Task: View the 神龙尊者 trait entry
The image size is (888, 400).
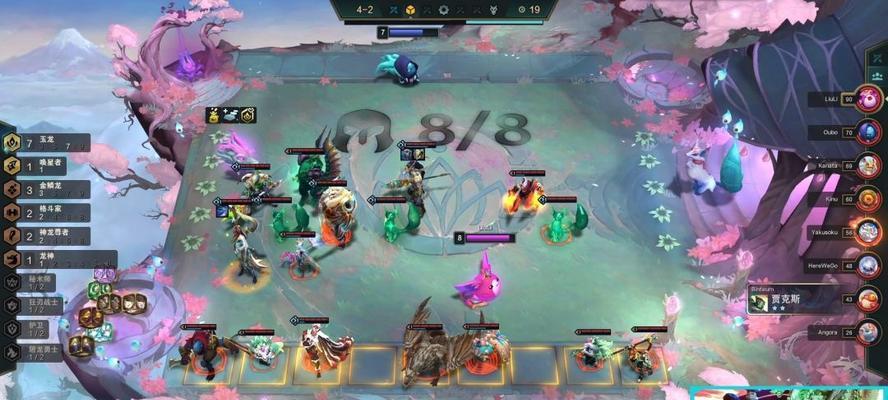Action: (45, 236)
